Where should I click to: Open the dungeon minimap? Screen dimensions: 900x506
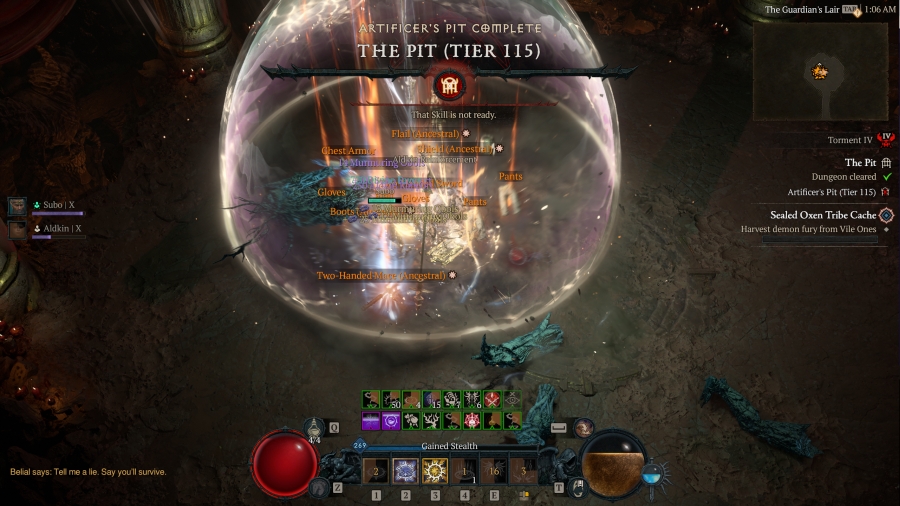coord(818,70)
